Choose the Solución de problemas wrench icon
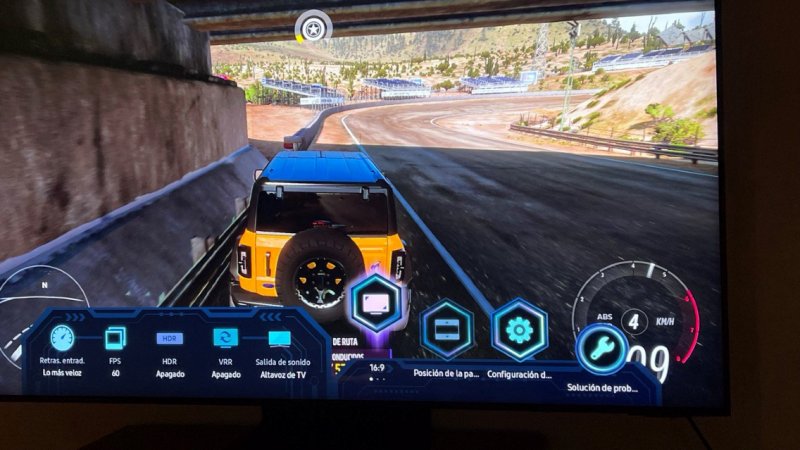 tap(602, 349)
